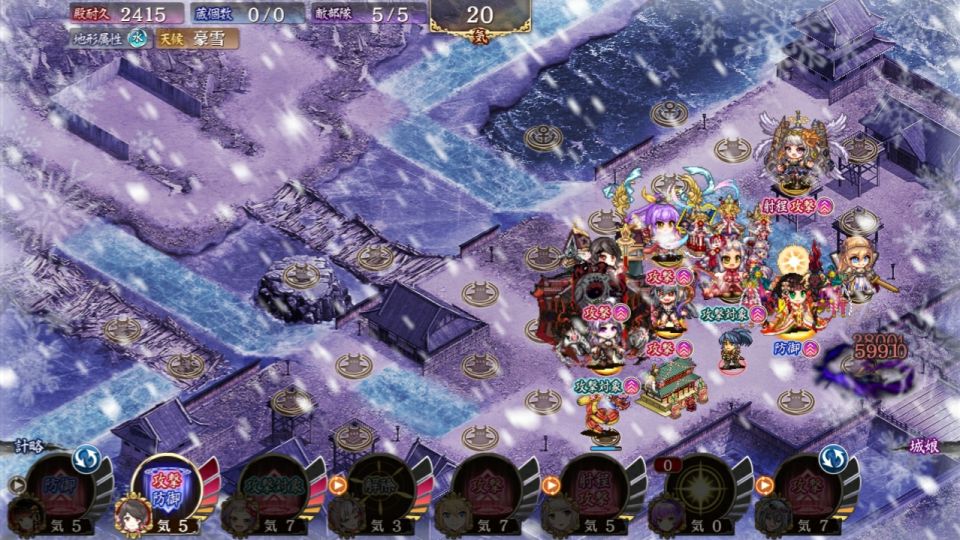
Task: Choose the 射程攻撃 stratagem slot
Action: coord(593,487)
